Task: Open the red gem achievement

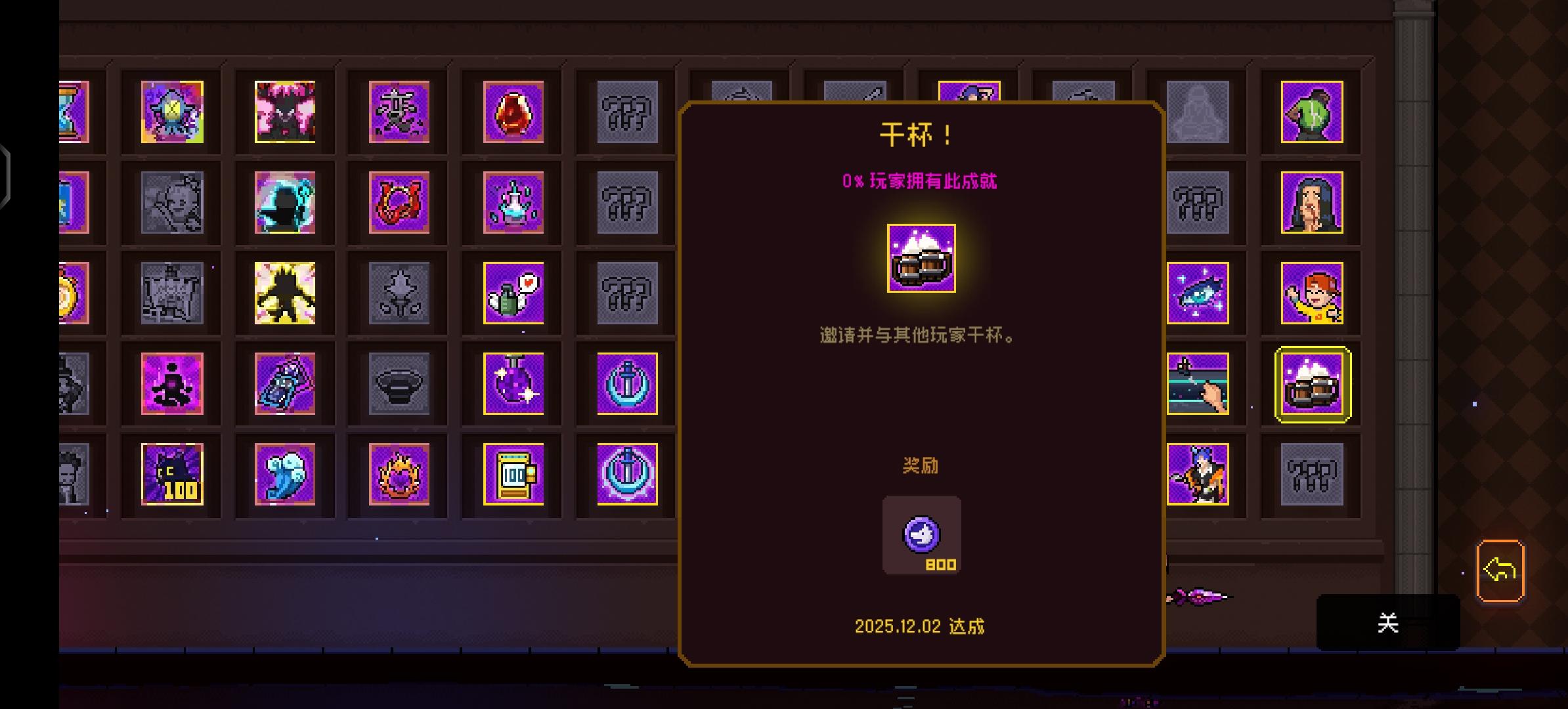Action: (513, 112)
